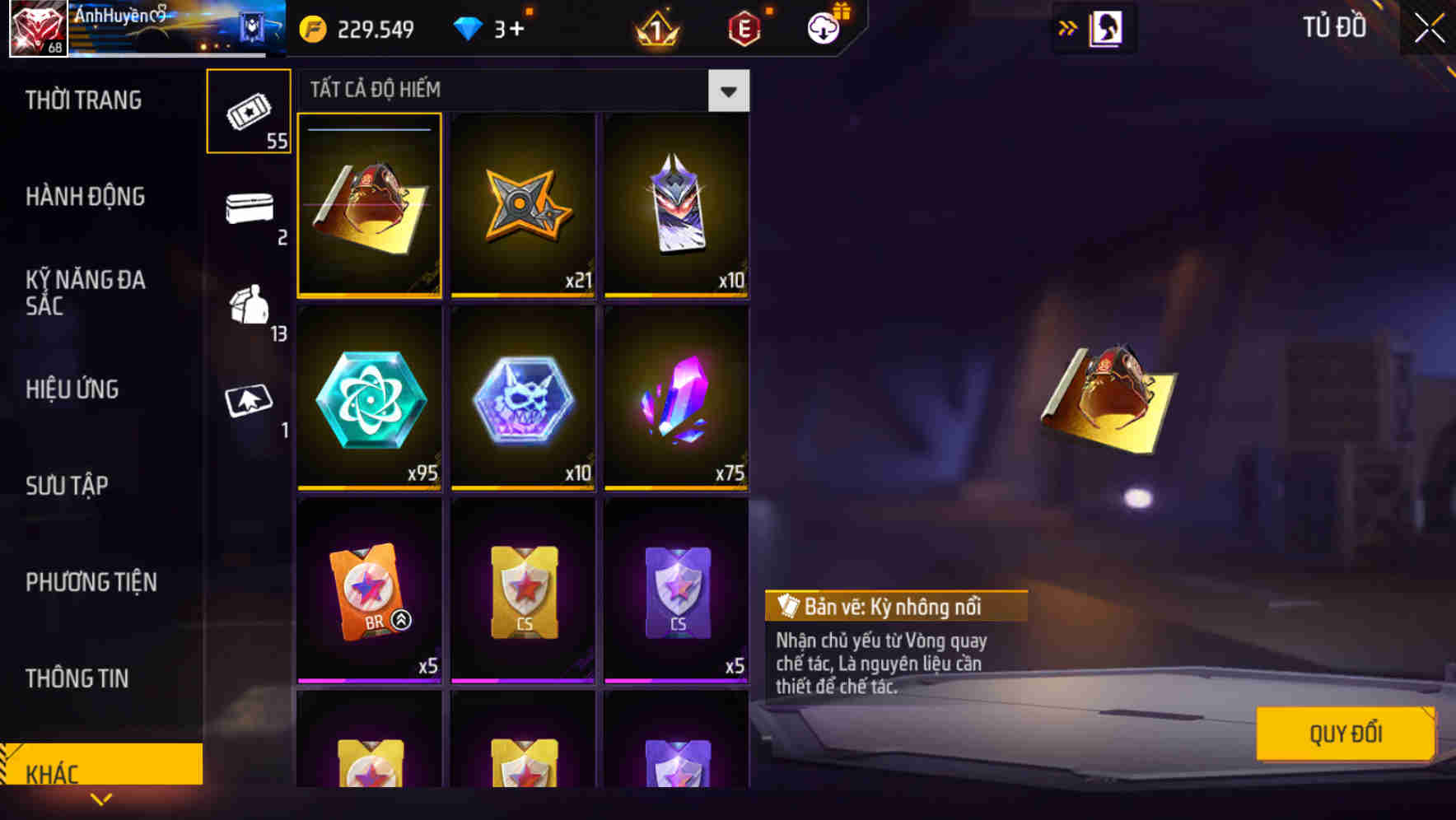1456x820 pixels.
Task: Click the cloud download gift icon
Action: (x=824, y=27)
